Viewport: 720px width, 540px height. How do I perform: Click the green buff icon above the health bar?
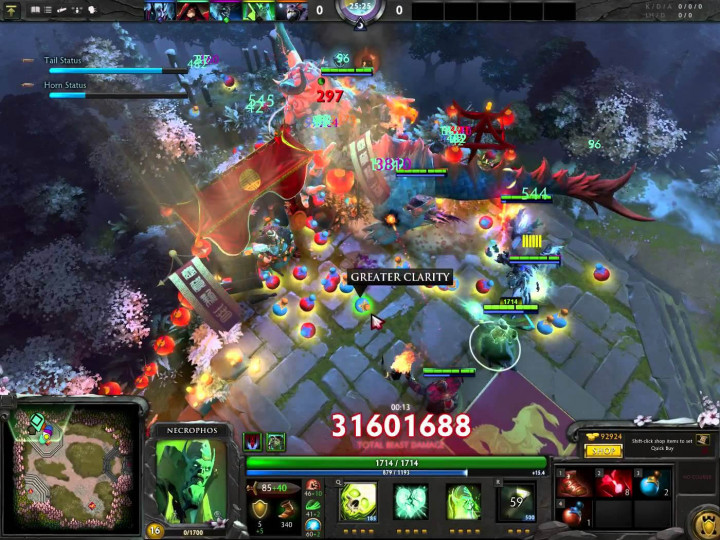(276, 442)
